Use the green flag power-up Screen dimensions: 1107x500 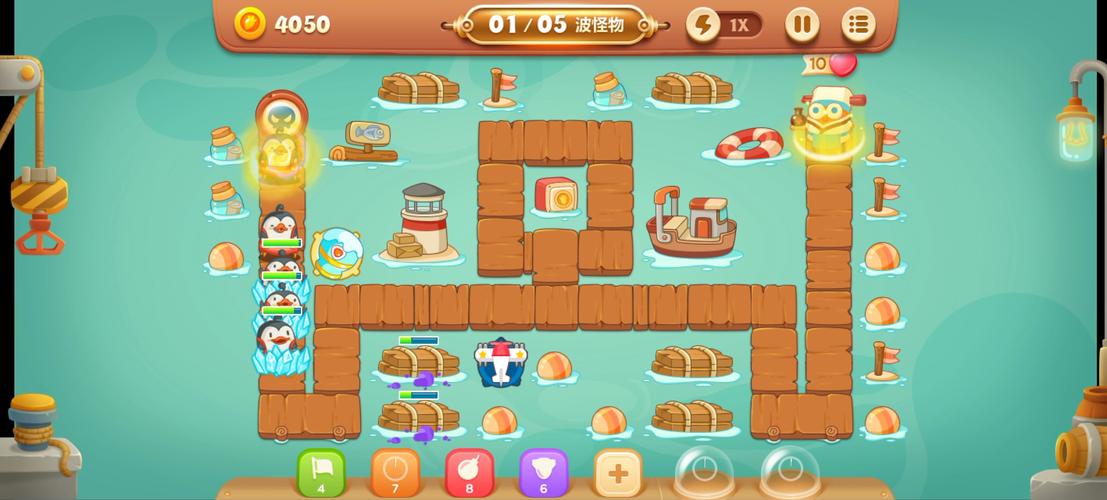321,472
